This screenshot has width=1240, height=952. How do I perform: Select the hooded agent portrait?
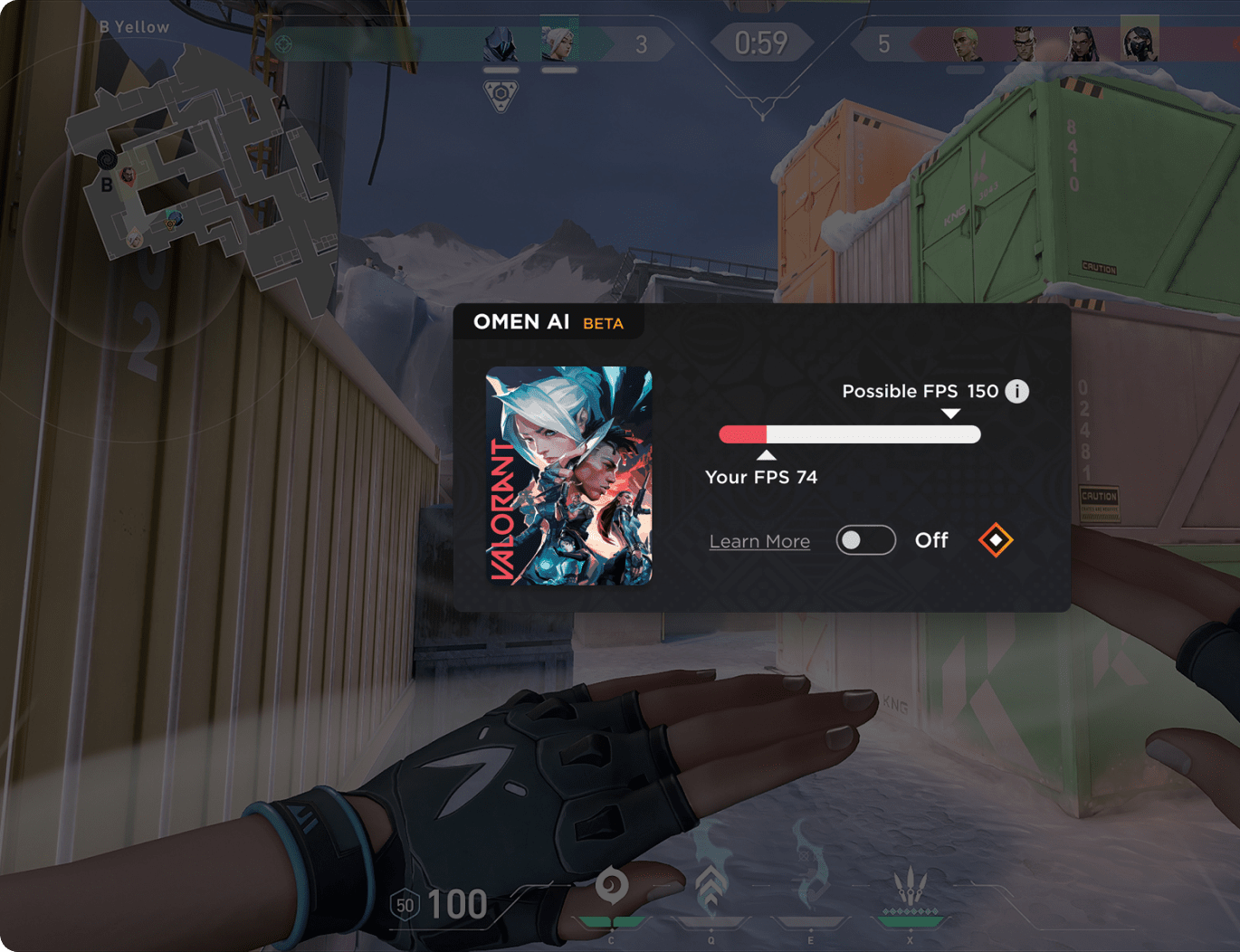pos(501,44)
